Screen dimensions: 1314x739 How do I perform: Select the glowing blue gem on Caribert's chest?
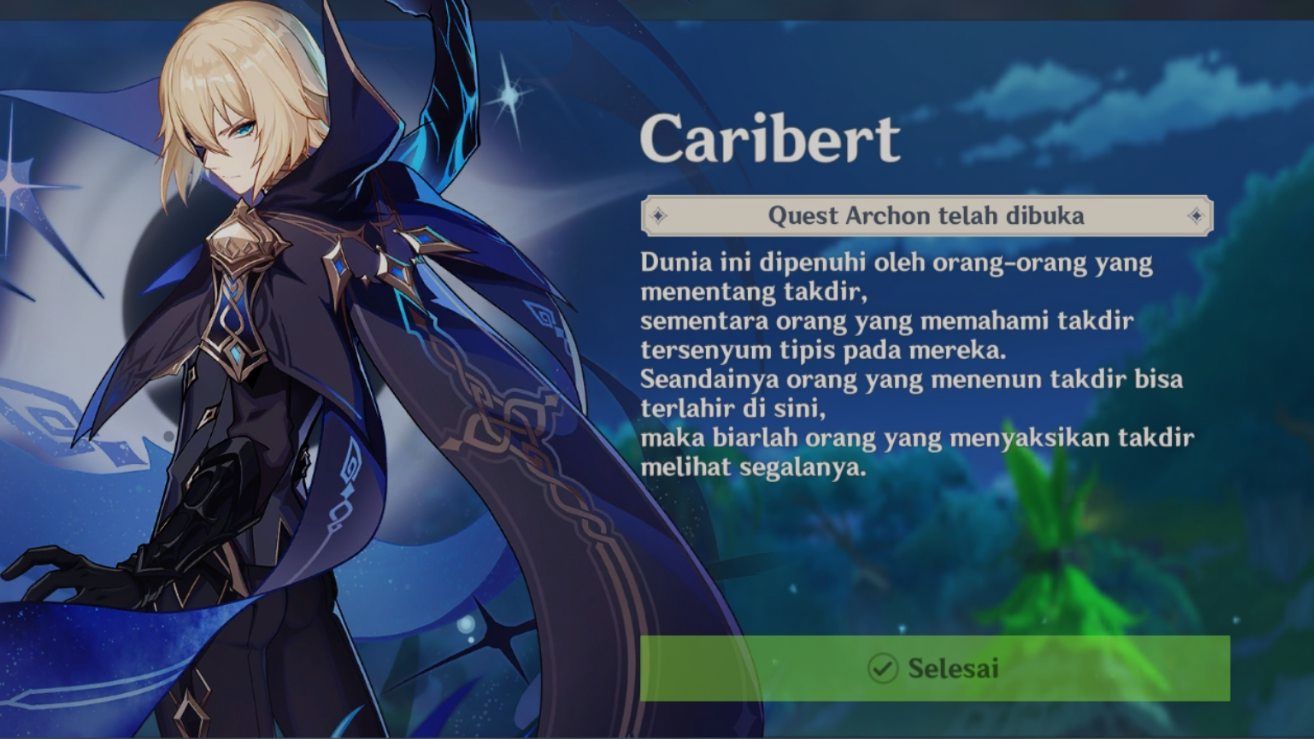234,352
